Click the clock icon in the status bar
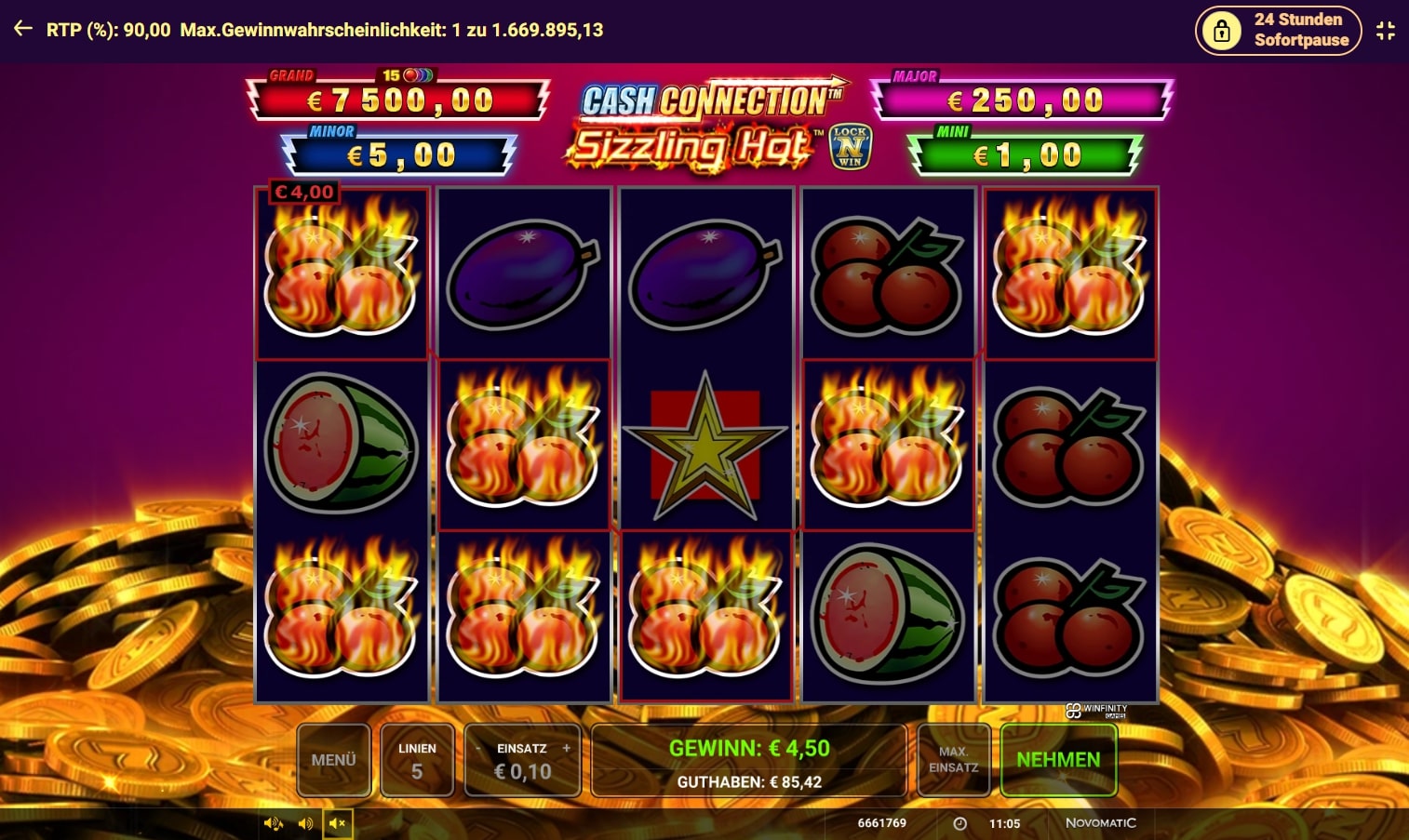Image resolution: width=1409 pixels, height=840 pixels. (959, 823)
